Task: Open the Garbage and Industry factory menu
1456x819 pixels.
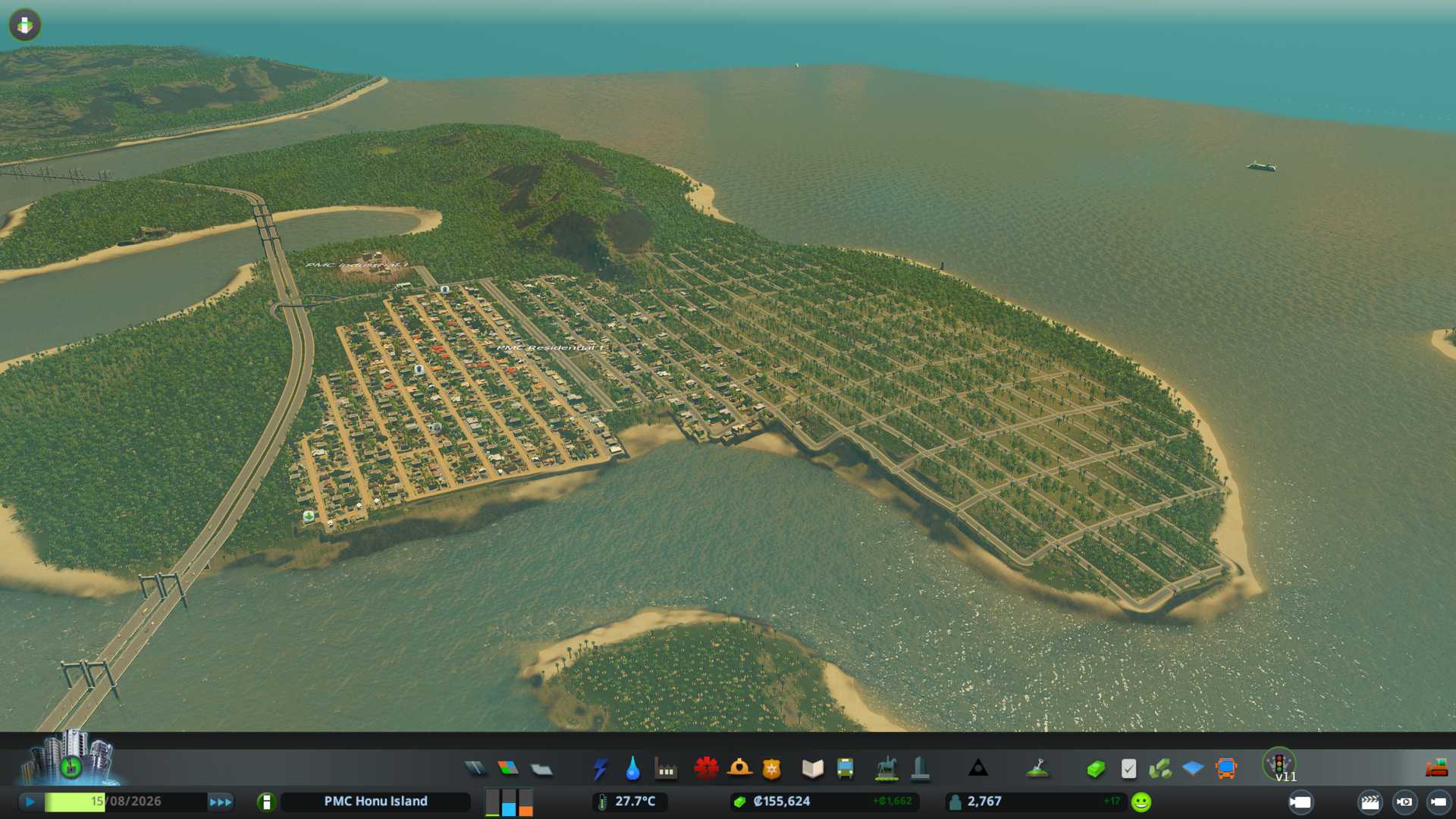Action: pyautogui.click(x=666, y=769)
